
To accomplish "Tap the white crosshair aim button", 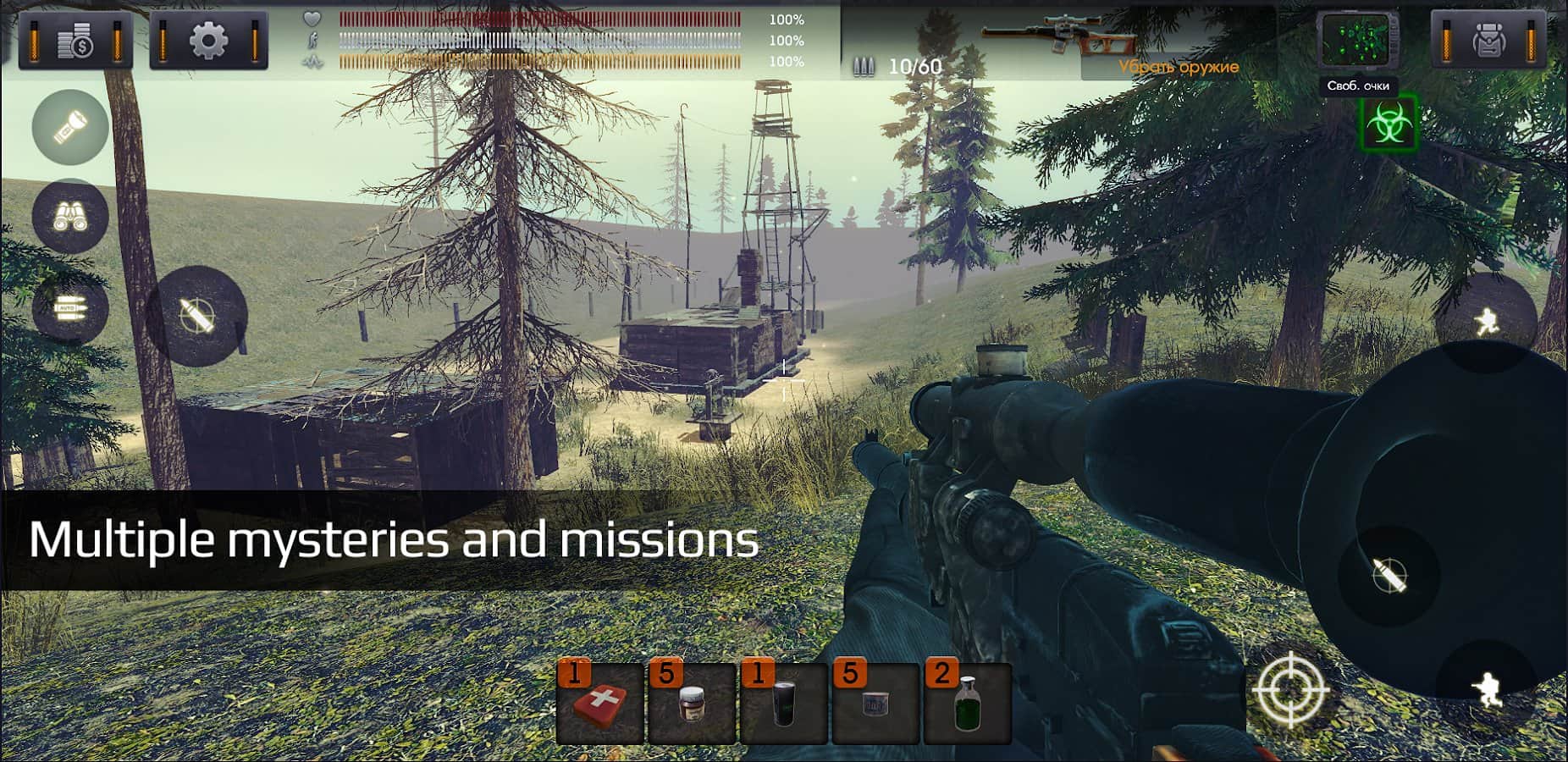I will click(1290, 690).
